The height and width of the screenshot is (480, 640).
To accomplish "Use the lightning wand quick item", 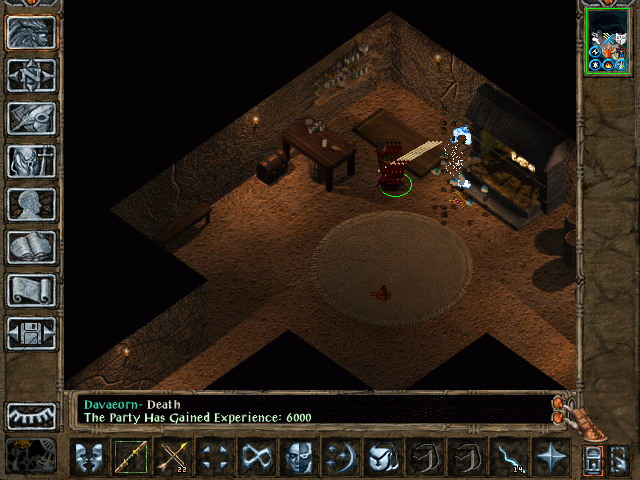I will pyautogui.click(x=509, y=458).
